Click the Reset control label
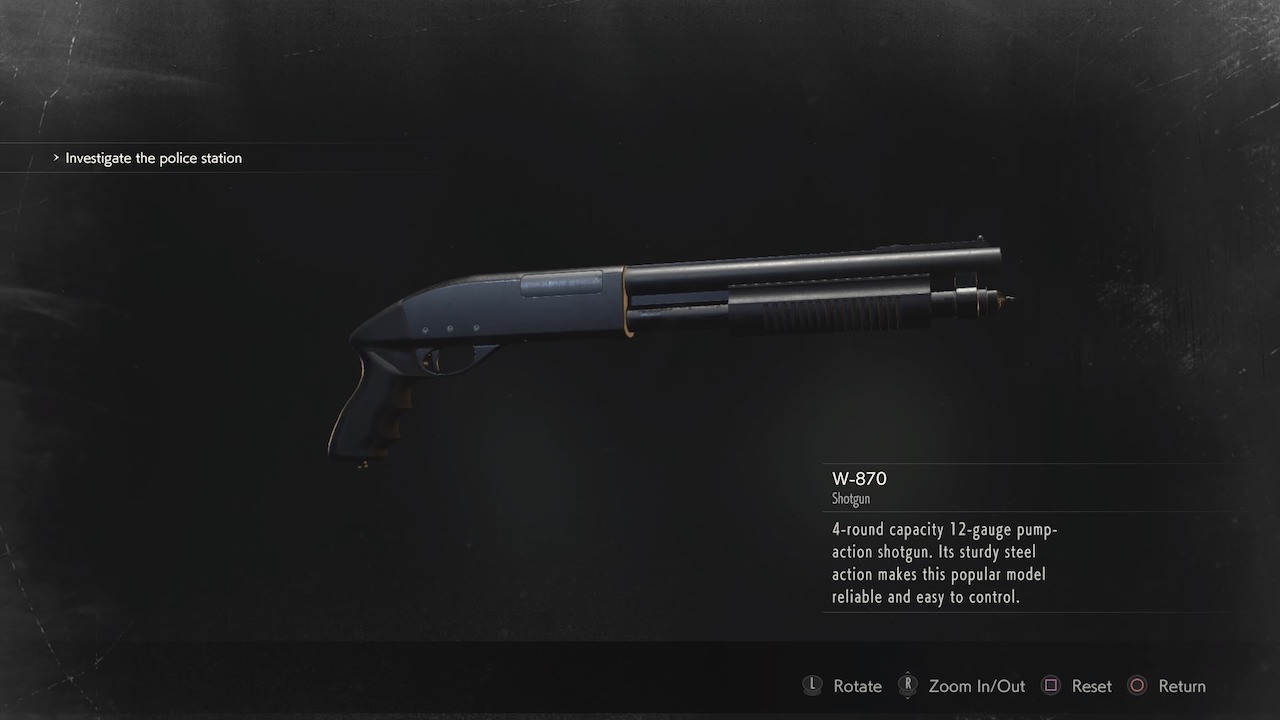Image resolution: width=1280 pixels, height=720 pixels. (1092, 686)
